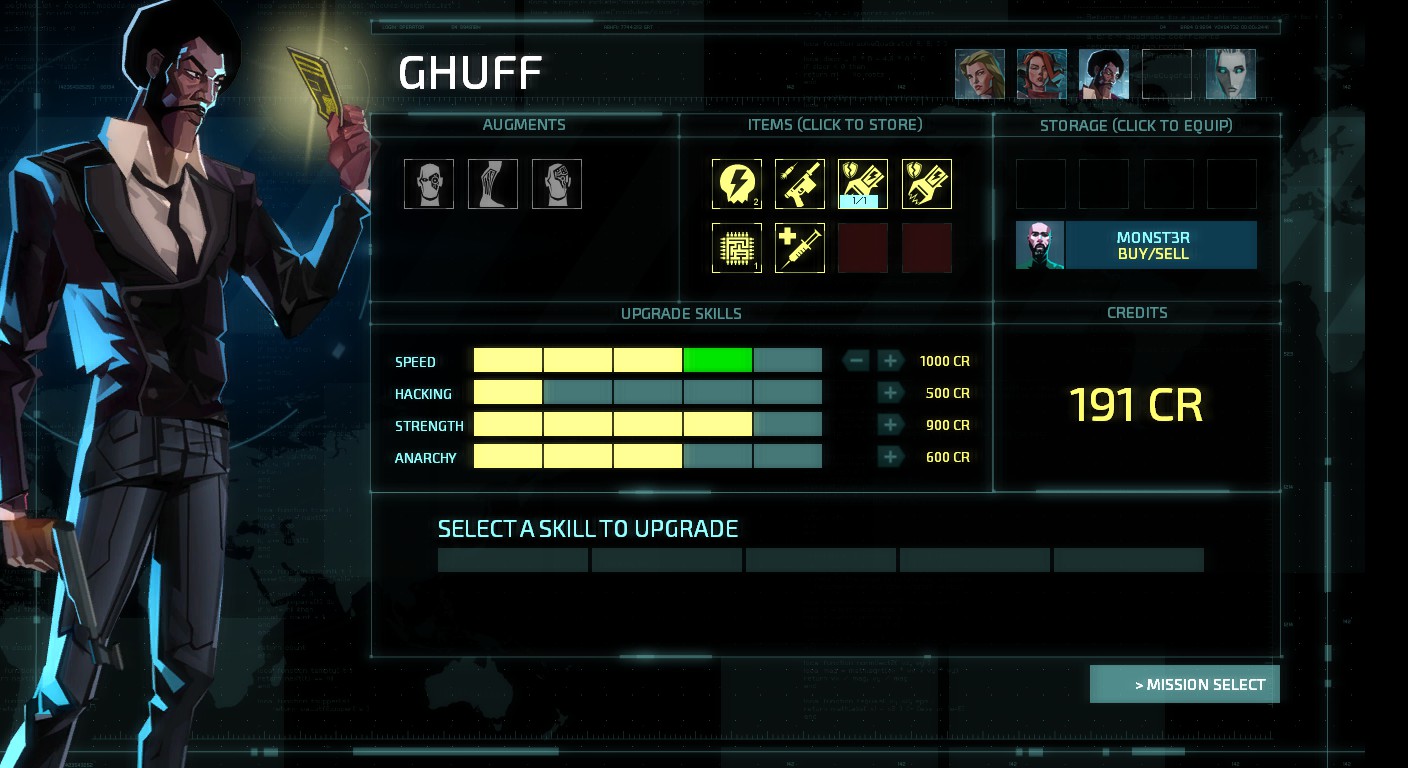This screenshot has height=768, width=1408.
Task: Store the microchip item
Action: coord(737,248)
